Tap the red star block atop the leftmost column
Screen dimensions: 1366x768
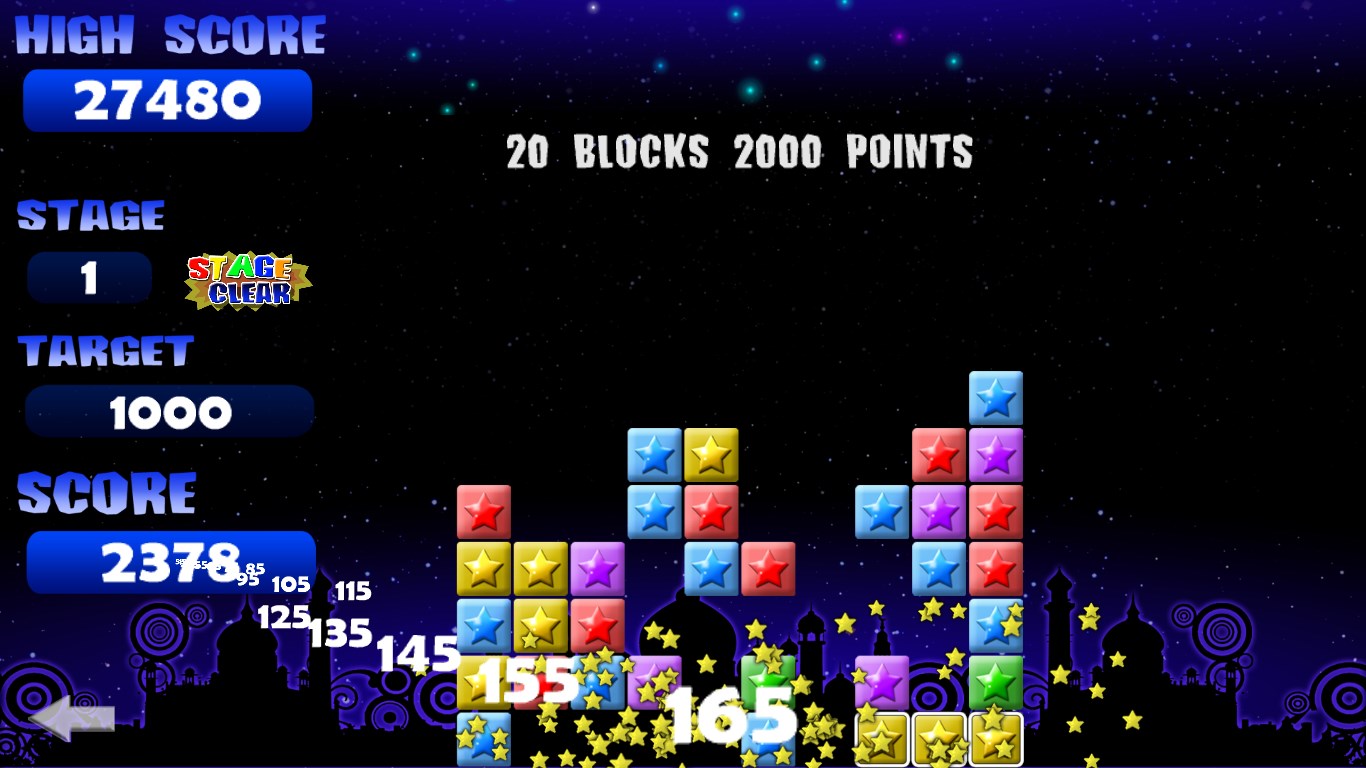(x=484, y=512)
